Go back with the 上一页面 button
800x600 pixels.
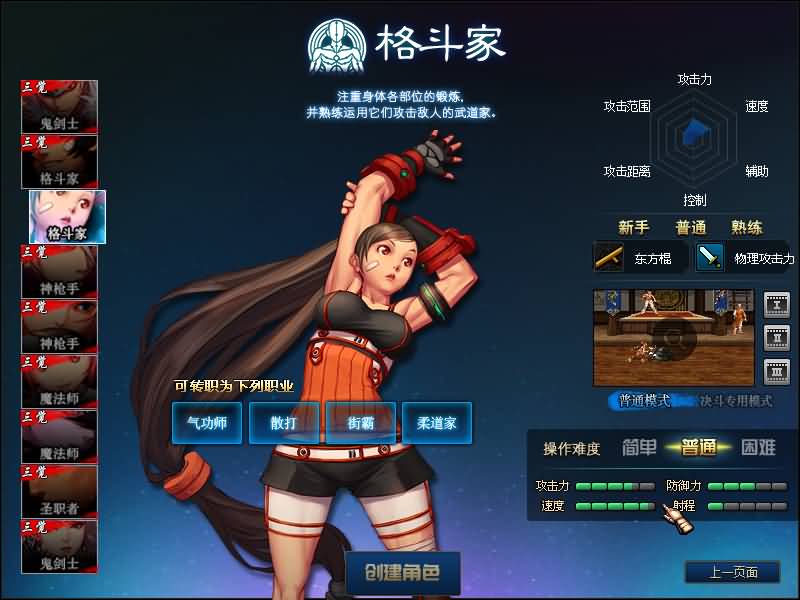coord(732,572)
